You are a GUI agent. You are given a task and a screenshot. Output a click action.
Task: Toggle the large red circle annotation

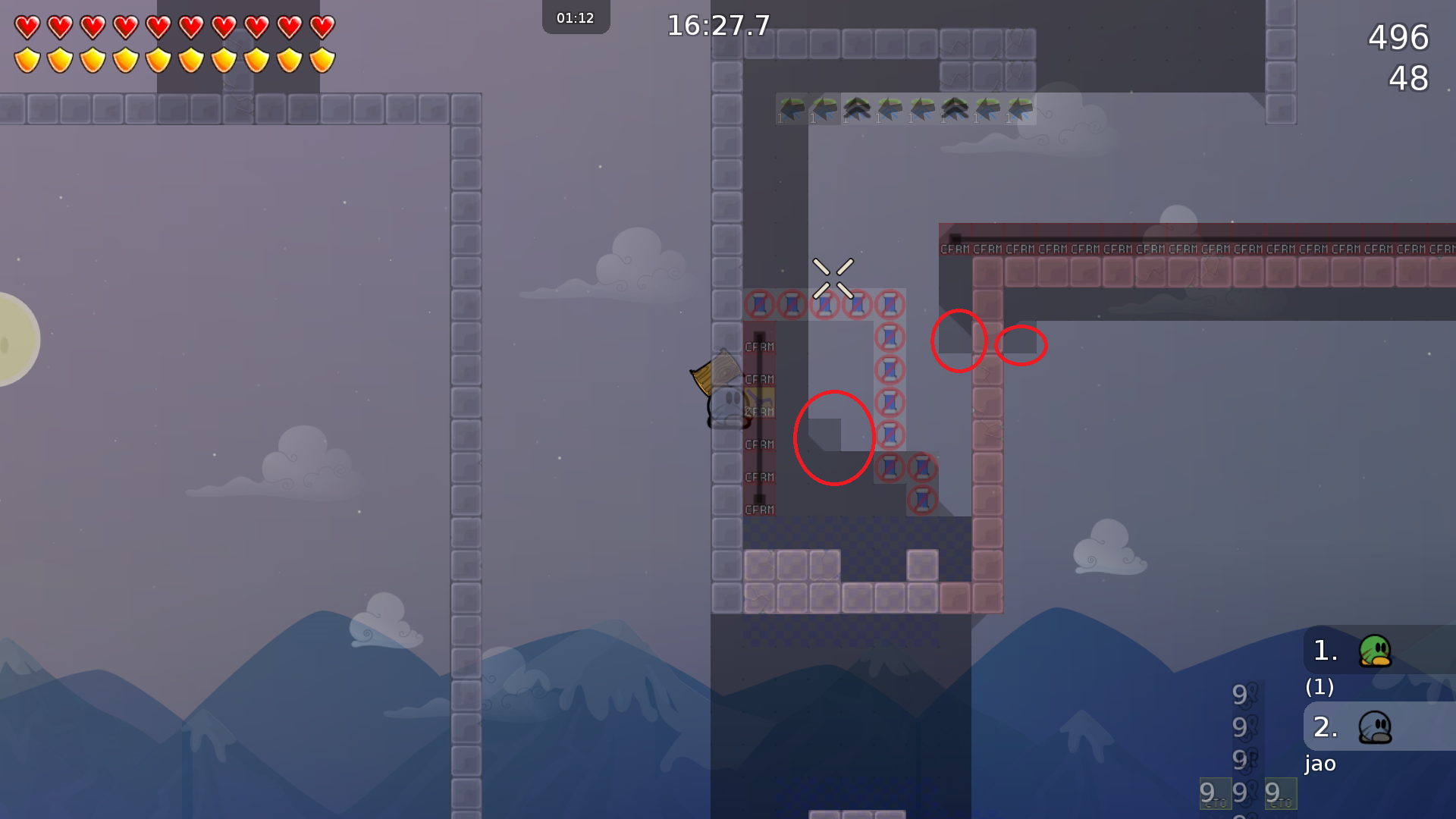coord(833,438)
